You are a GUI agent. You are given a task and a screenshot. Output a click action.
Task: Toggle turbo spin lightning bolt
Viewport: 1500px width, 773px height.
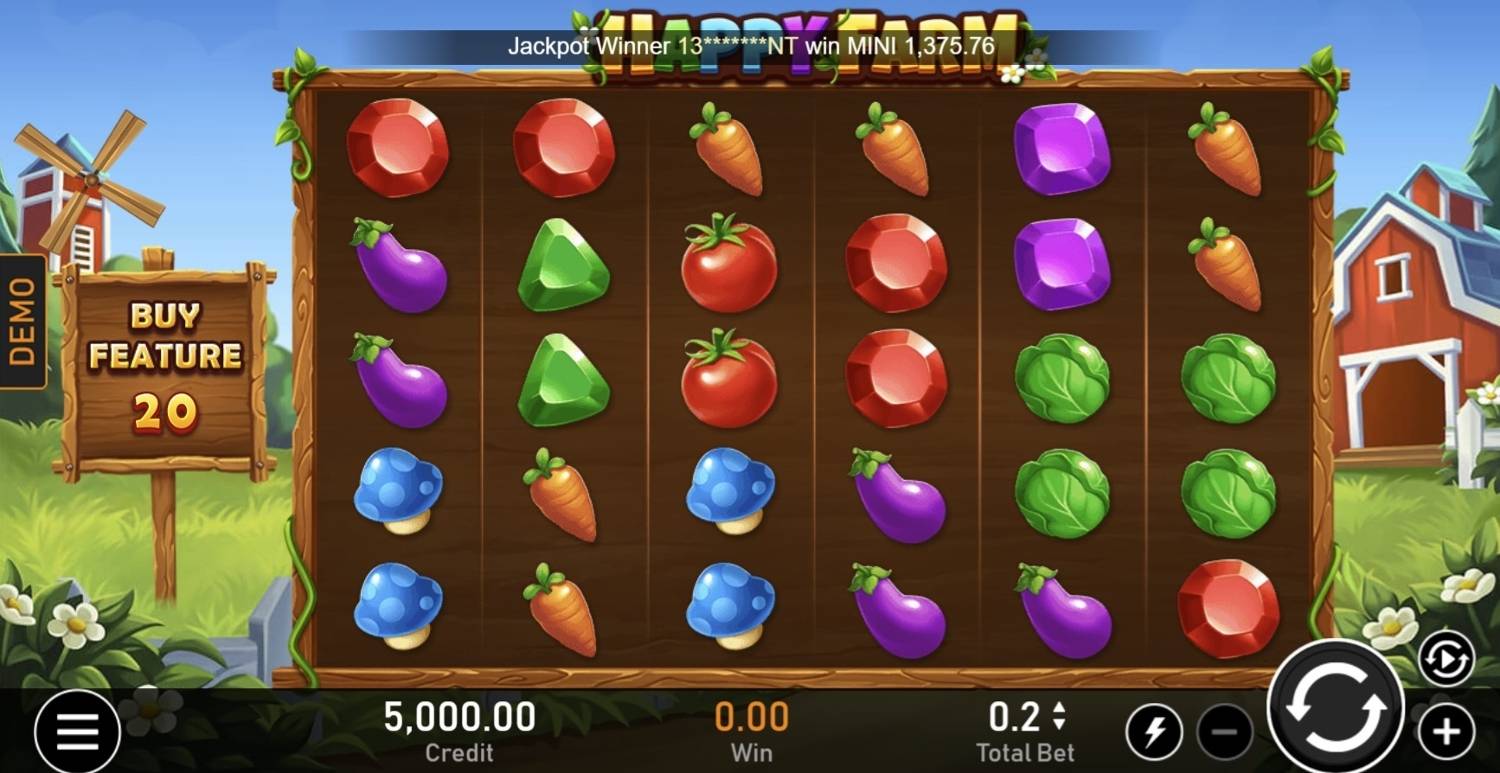pos(1153,732)
